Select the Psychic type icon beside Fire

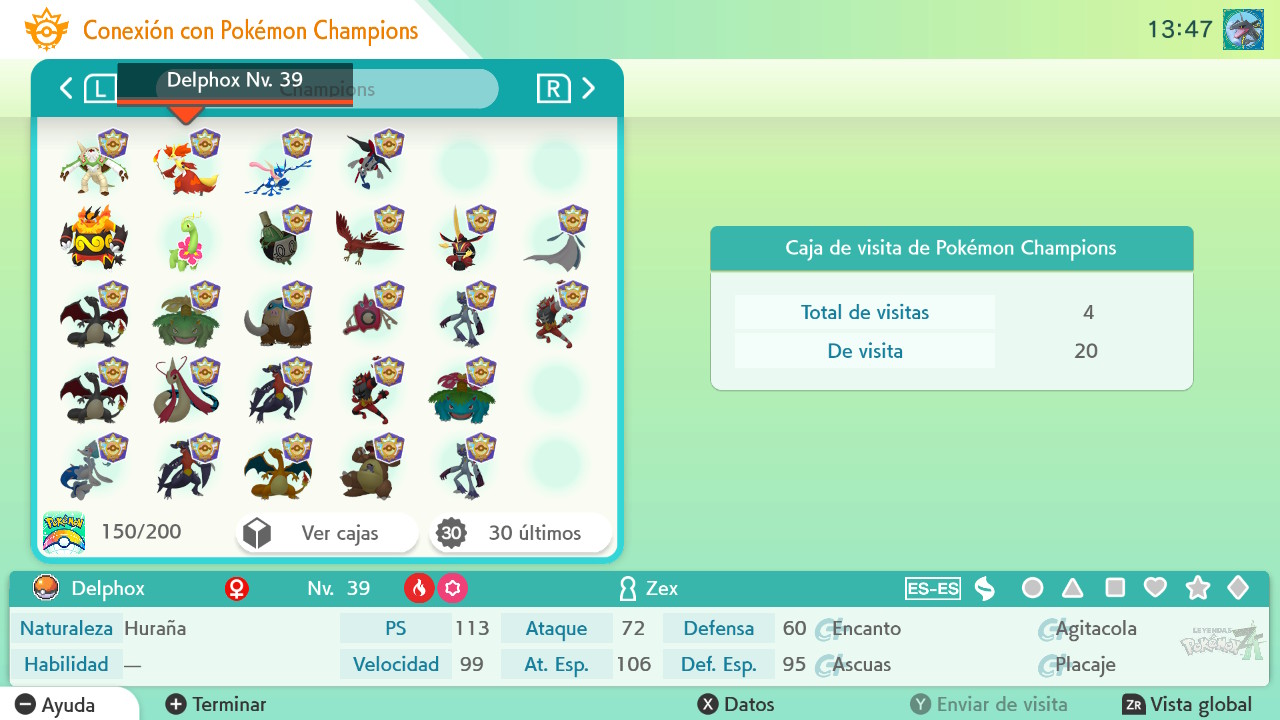tap(452, 589)
